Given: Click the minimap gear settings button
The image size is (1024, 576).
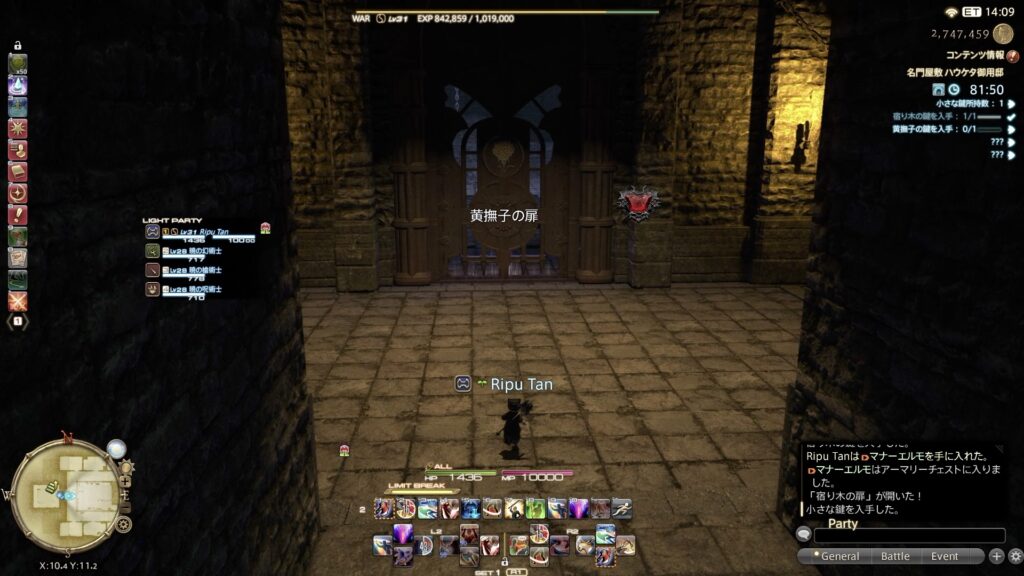Looking at the screenshot, I should (123, 524).
